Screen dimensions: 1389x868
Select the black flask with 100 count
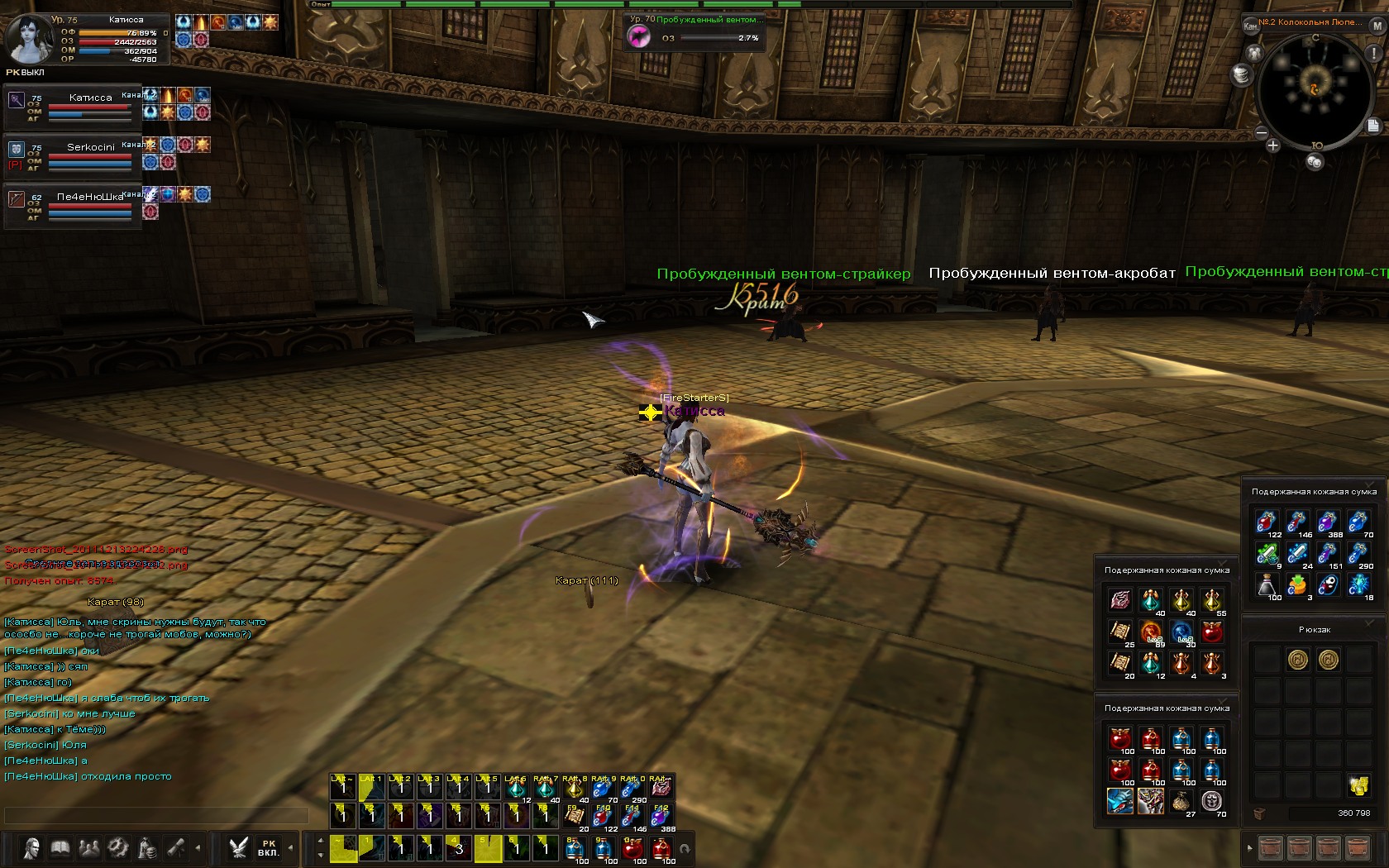1267,585
